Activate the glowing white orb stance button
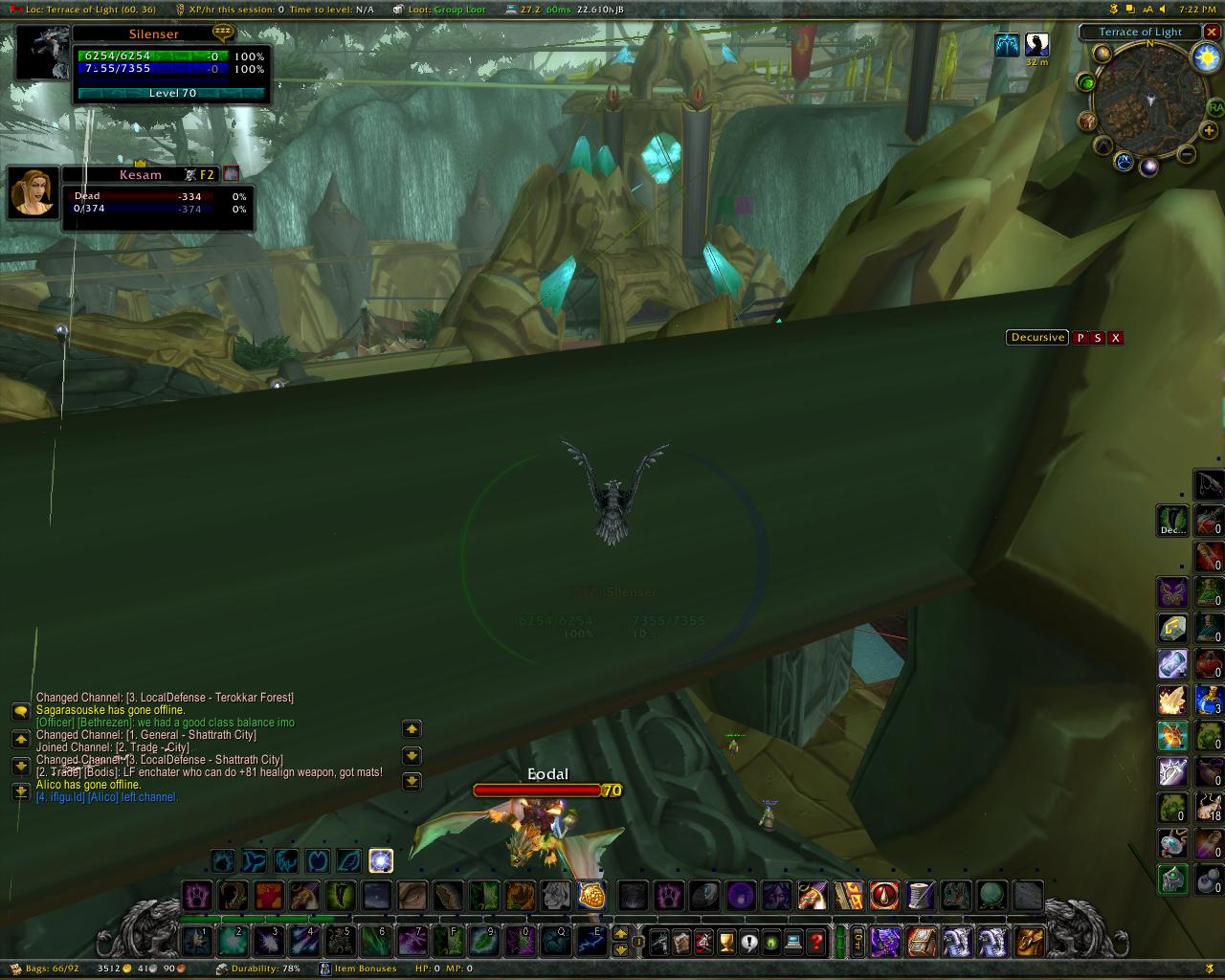Image resolution: width=1225 pixels, height=980 pixels. pyautogui.click(x=381, y=860)
